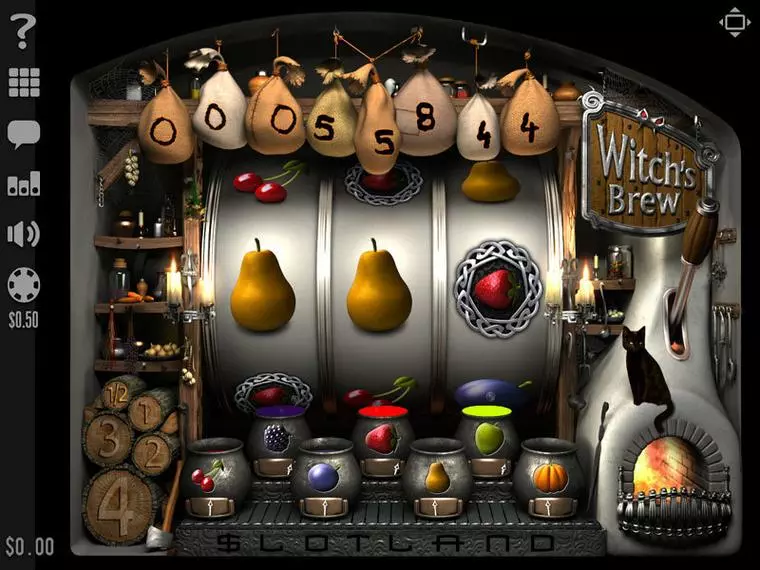This screenshot has width=760, height=570.
Task: Pick the green apple pot
Action: point(487,438)
